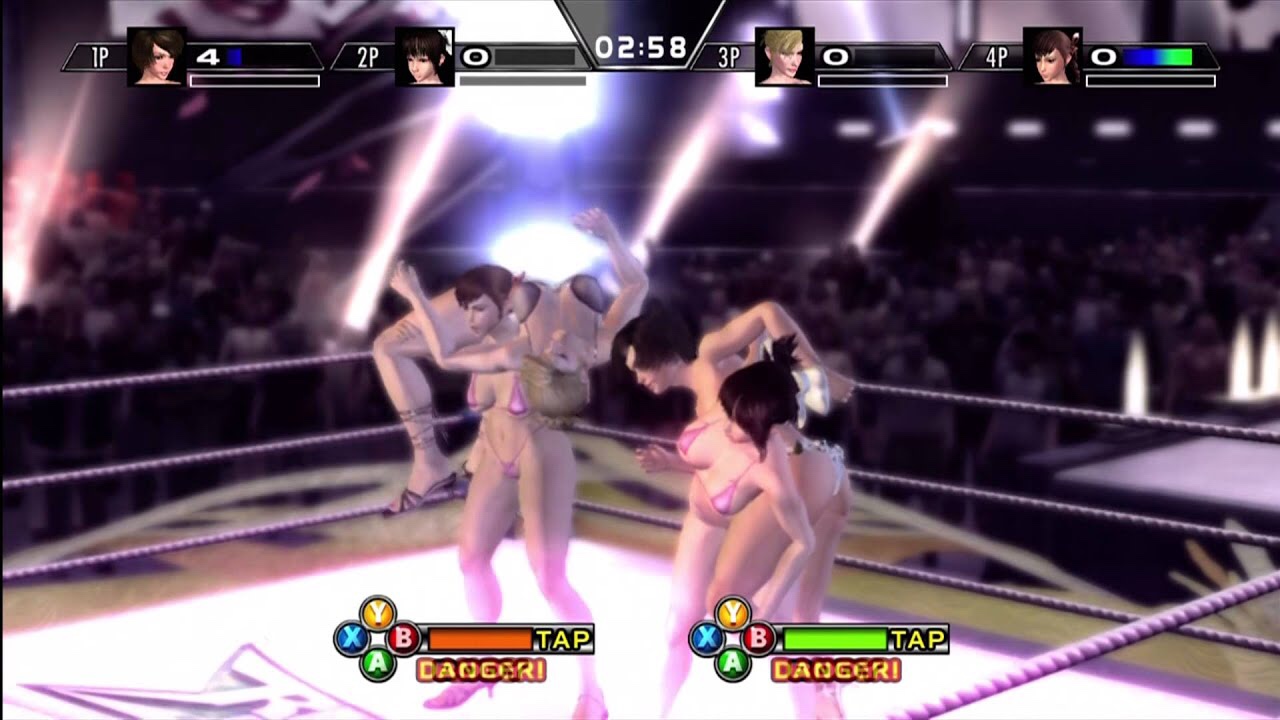Select the 4P player portrait
The image size is (1280, 720).
click(1052, 57)
